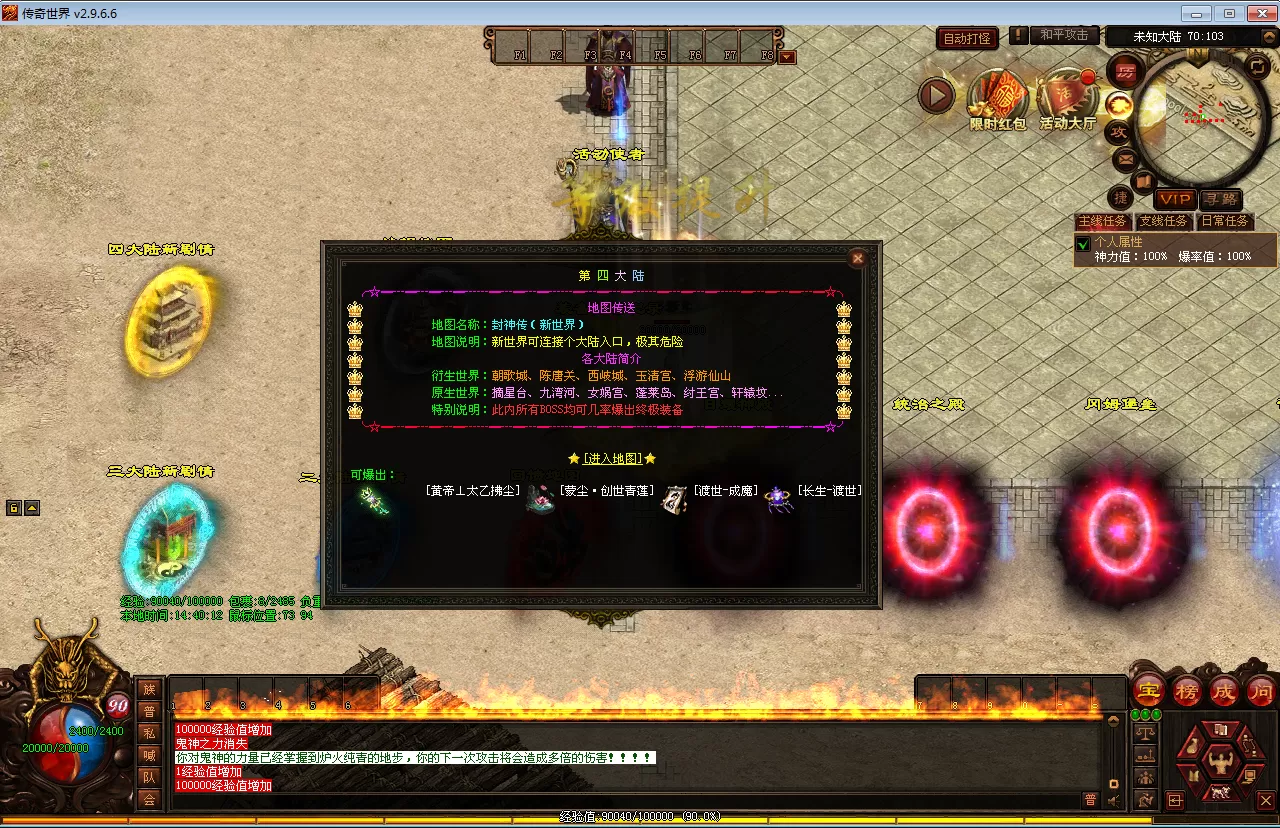Screen dimensions: 1280x828
Task: Open the 活动大厅 activity hall
Action: pyautogui.click(x=1067, y=98)
